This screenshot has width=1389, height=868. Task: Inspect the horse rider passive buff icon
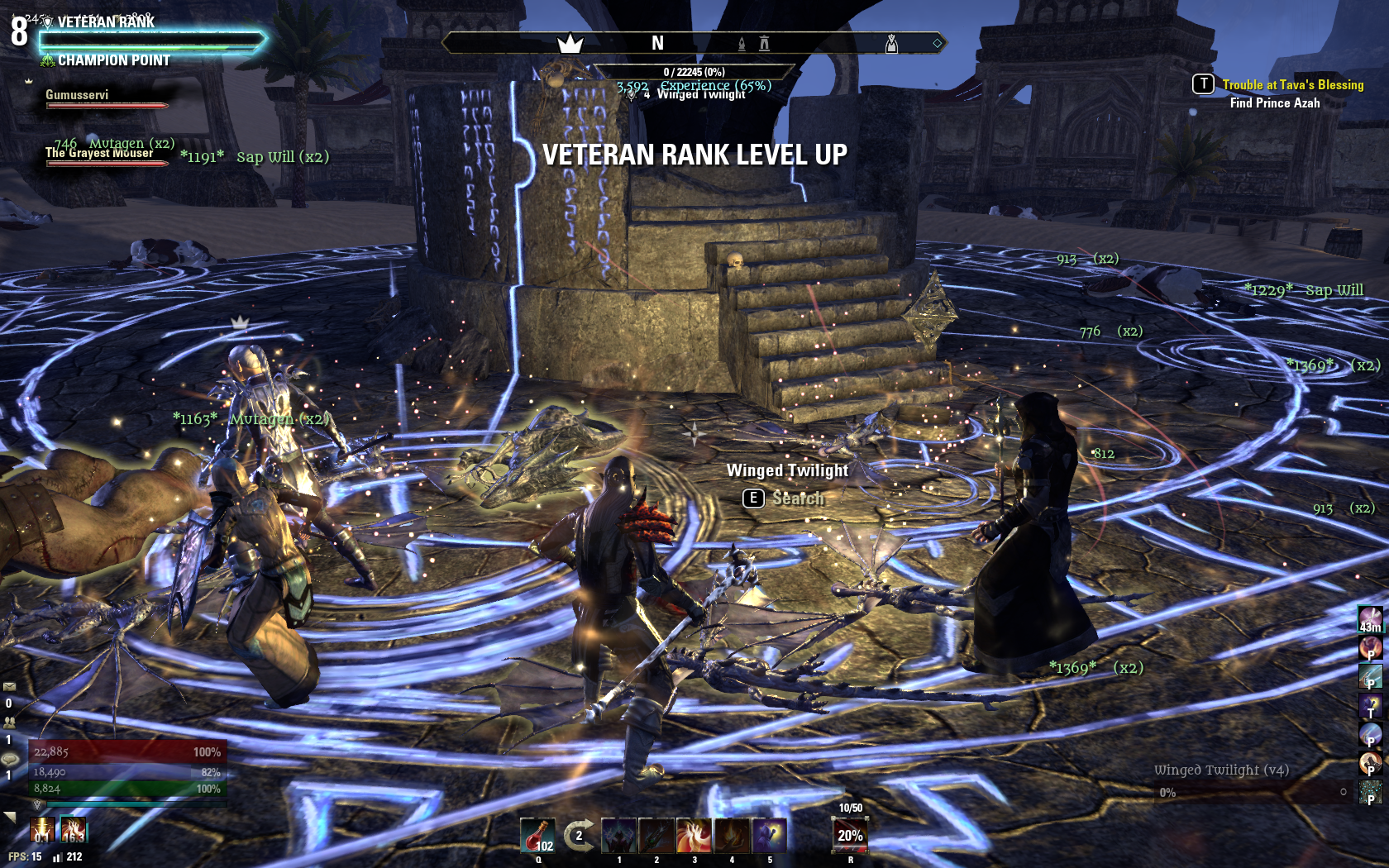[x=1370, y=763]
